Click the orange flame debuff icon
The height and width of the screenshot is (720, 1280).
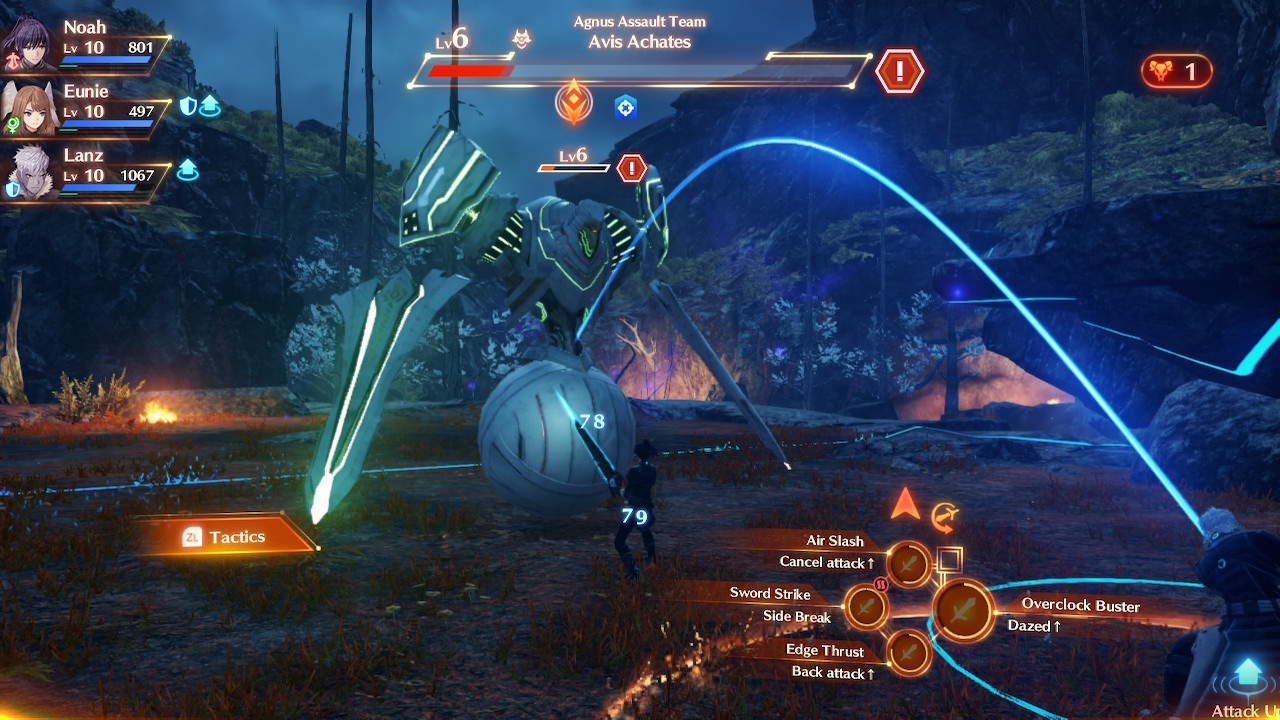(x=574, y=105)
